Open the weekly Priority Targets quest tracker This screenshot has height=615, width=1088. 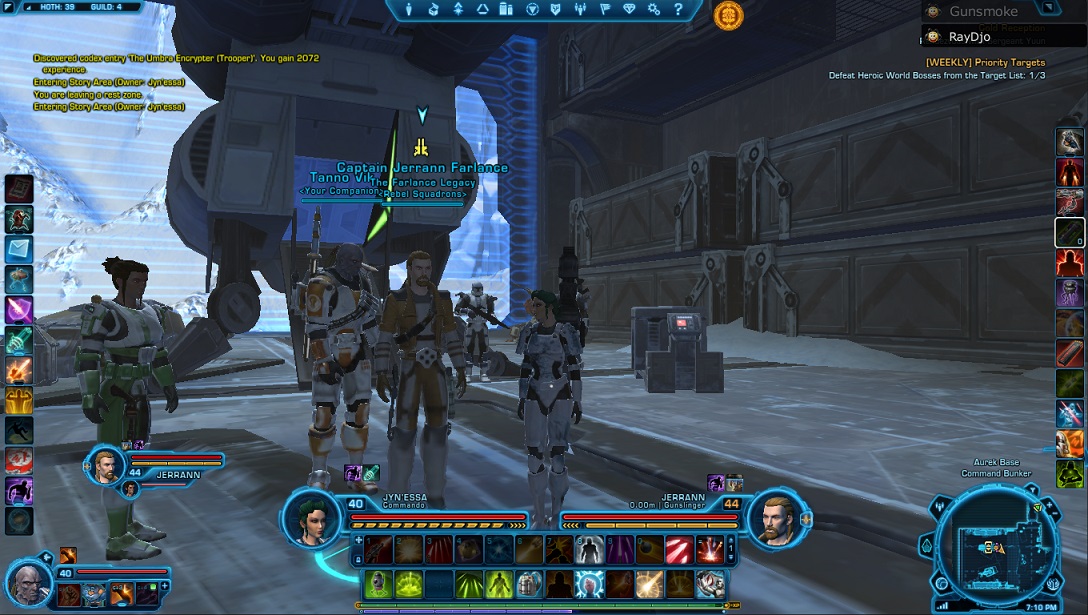coord(985,62)
